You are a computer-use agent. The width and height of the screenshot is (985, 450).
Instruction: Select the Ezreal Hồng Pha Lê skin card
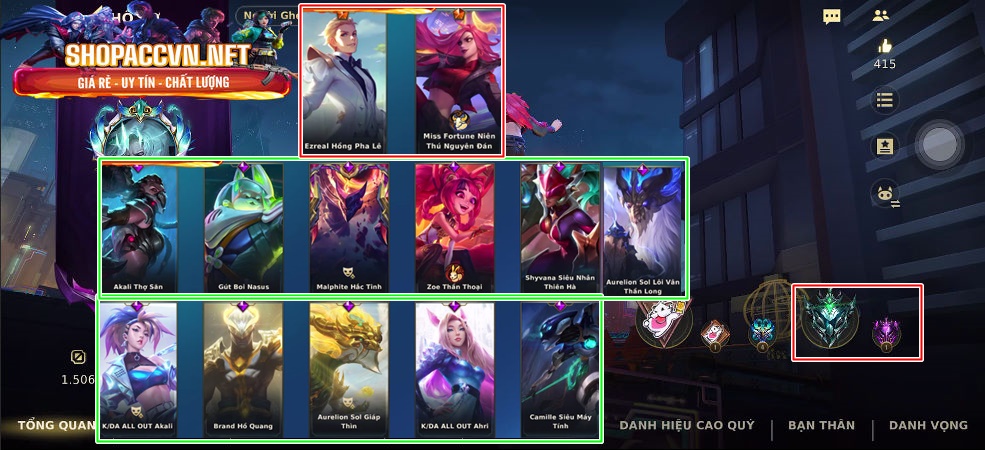click(344, 80)
